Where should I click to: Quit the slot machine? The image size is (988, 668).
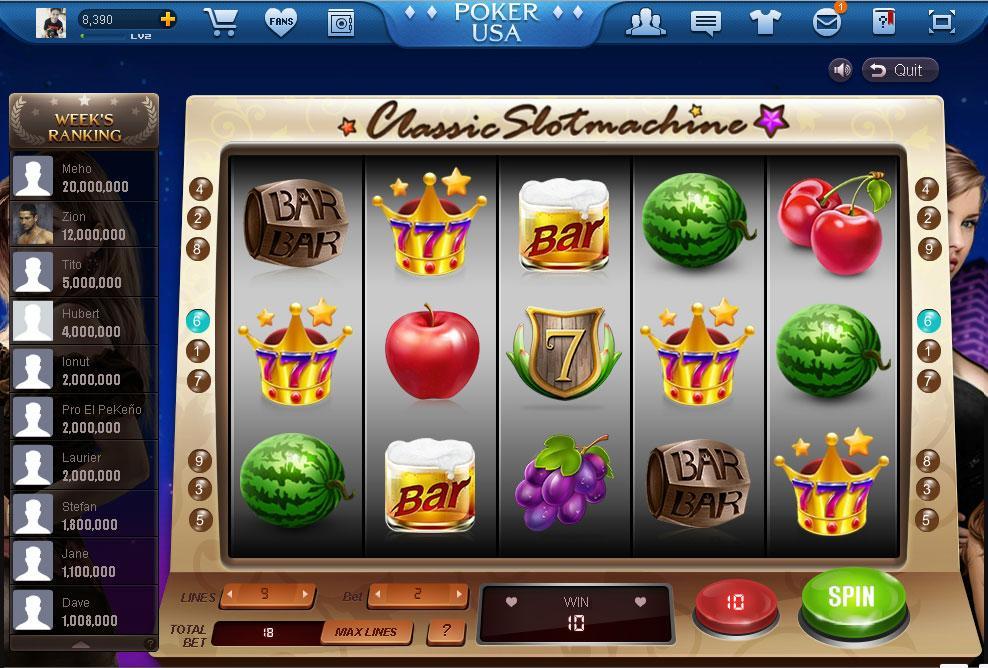pos(899,70)
